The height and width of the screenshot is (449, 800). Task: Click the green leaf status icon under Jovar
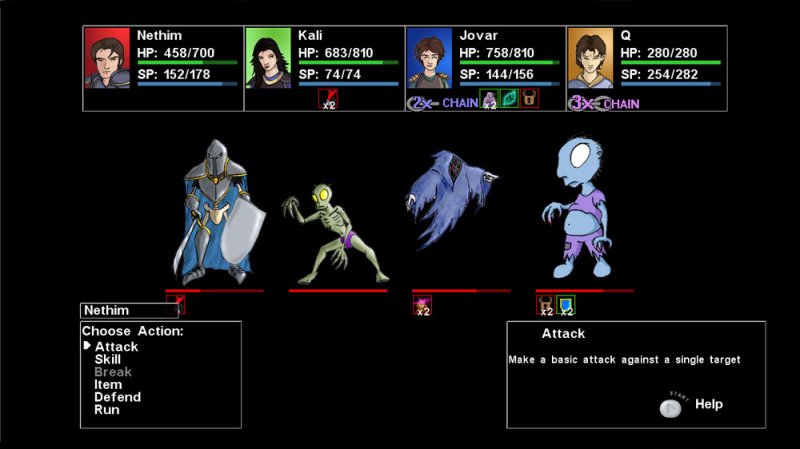click(x=509, y=99)
